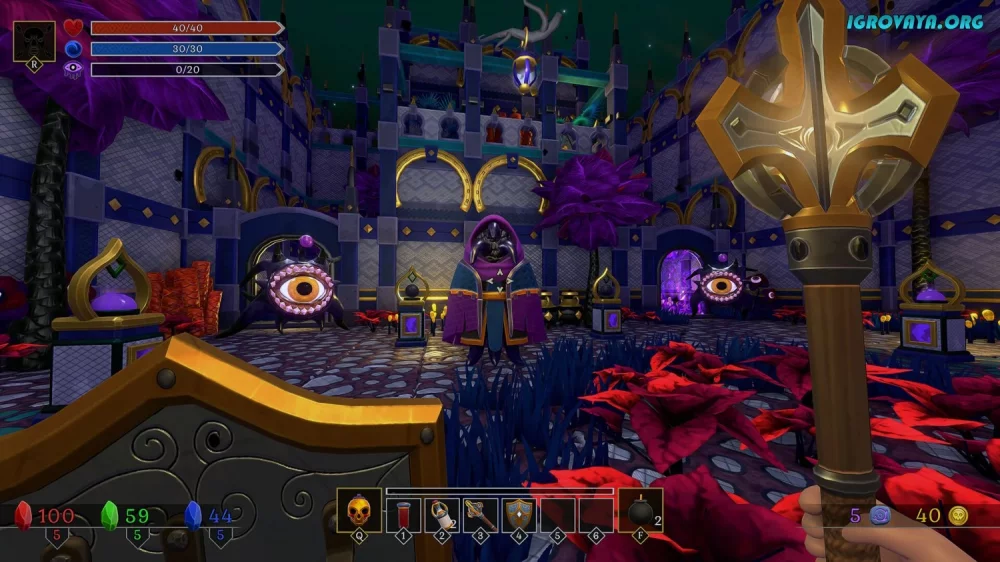
Task: Use the black bomb item slot
Action: (641, 514)
